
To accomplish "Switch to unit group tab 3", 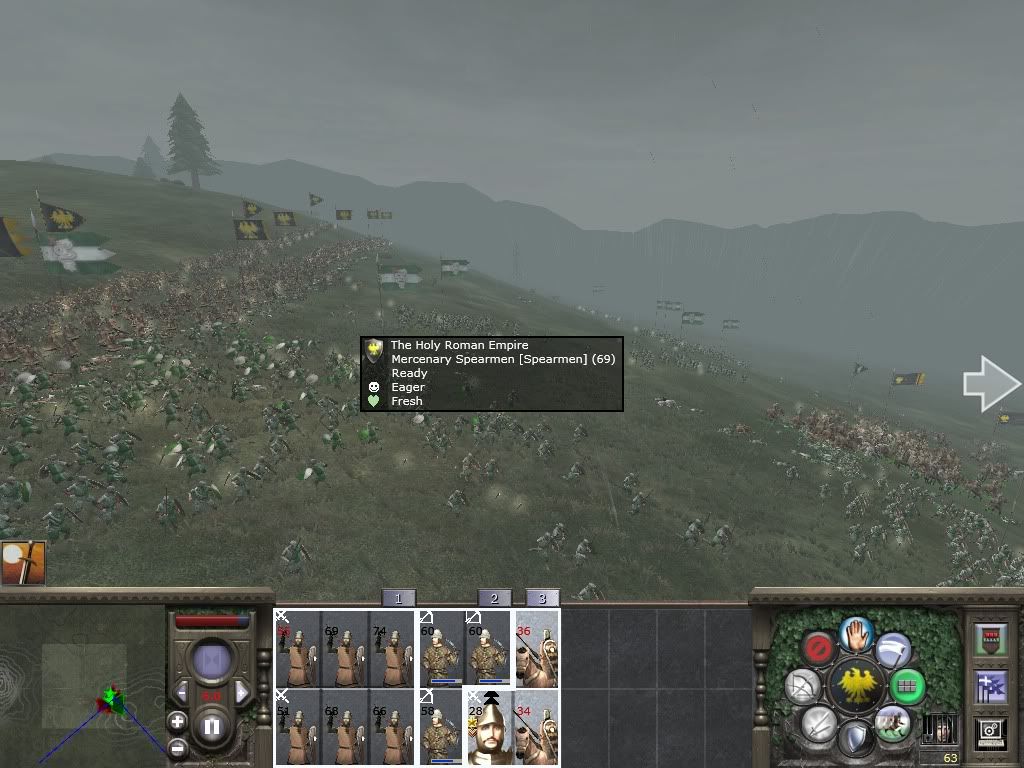I will point(542,598).
